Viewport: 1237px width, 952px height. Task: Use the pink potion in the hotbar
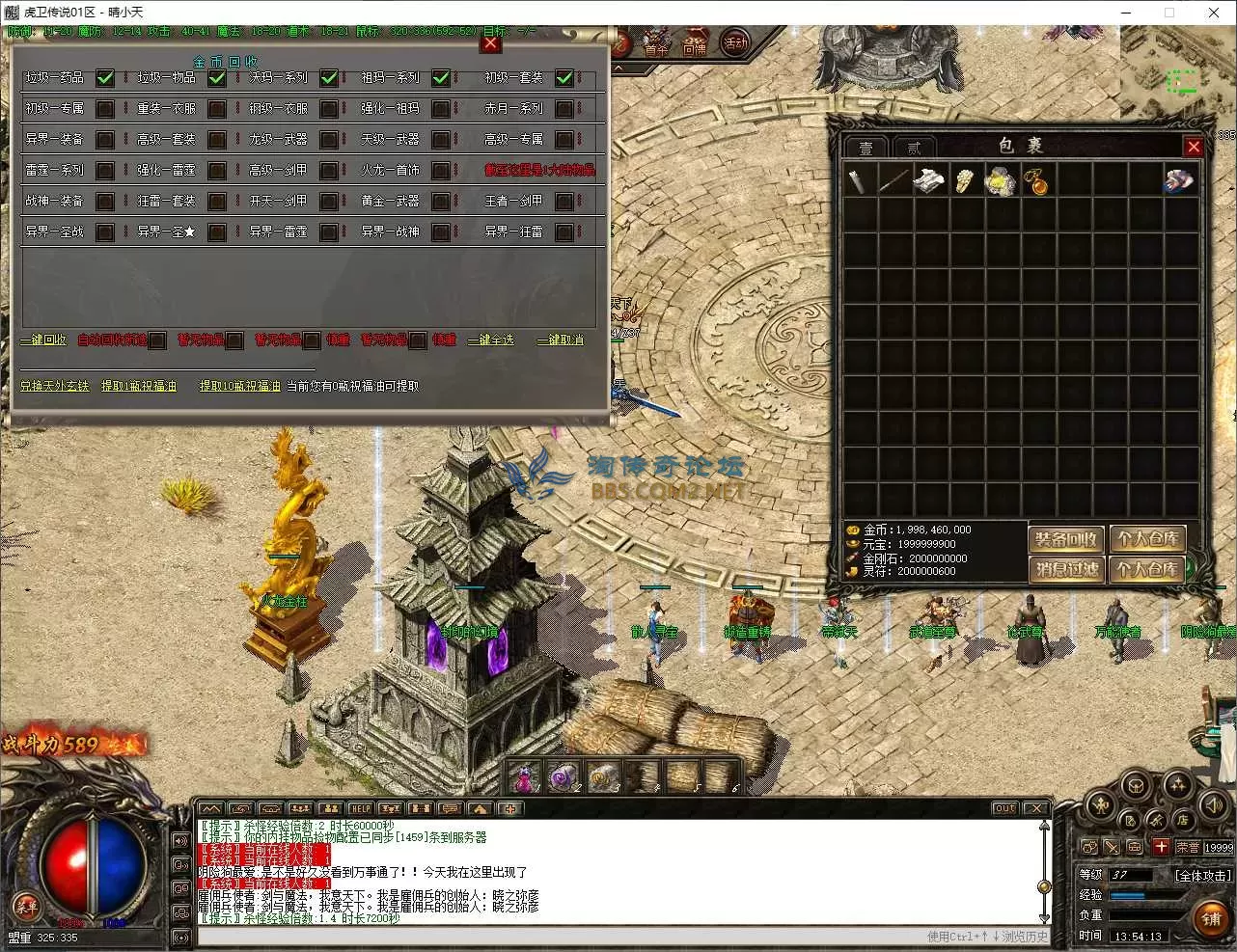point(525,775)
